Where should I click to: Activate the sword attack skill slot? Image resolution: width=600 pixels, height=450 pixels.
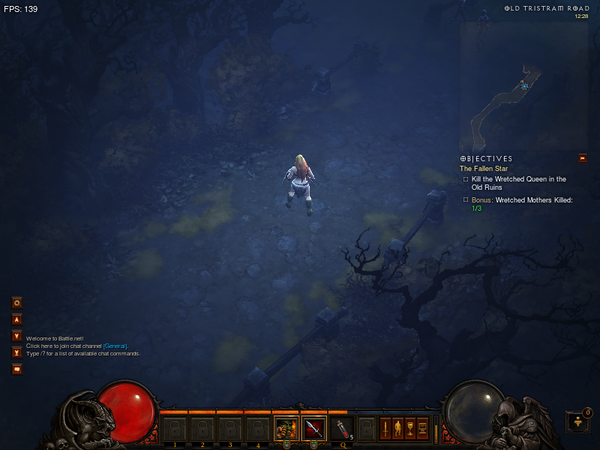pyautogui.click(x=314, y=429)
